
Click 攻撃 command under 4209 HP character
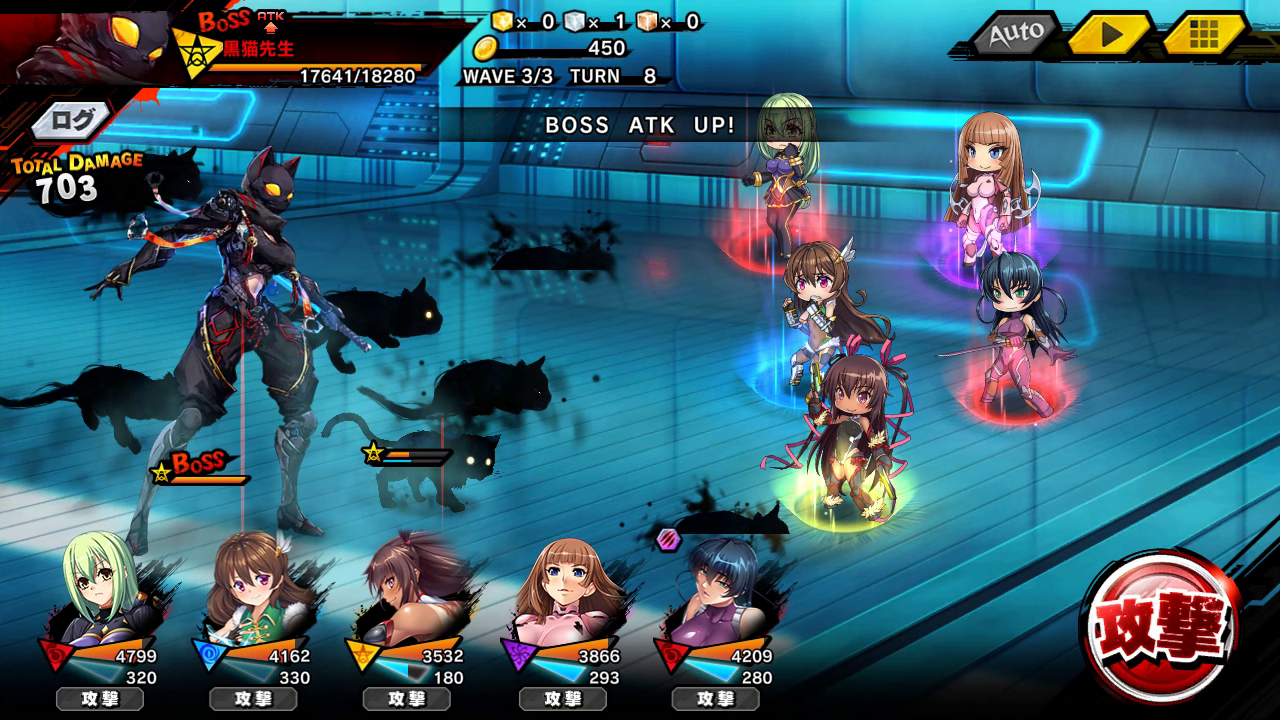tap(716, 698)
